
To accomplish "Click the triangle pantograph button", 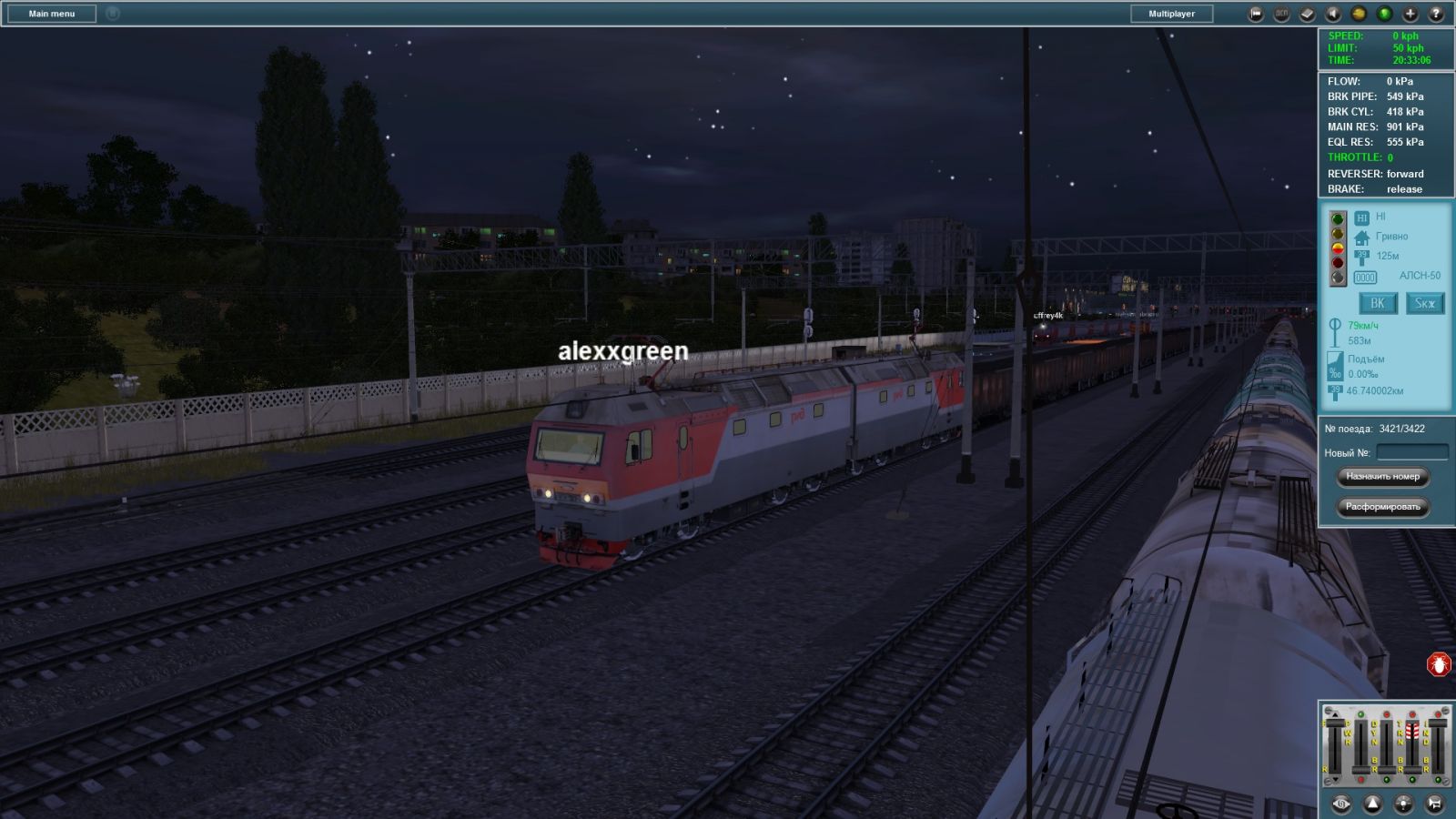I will click(1372, 804).
